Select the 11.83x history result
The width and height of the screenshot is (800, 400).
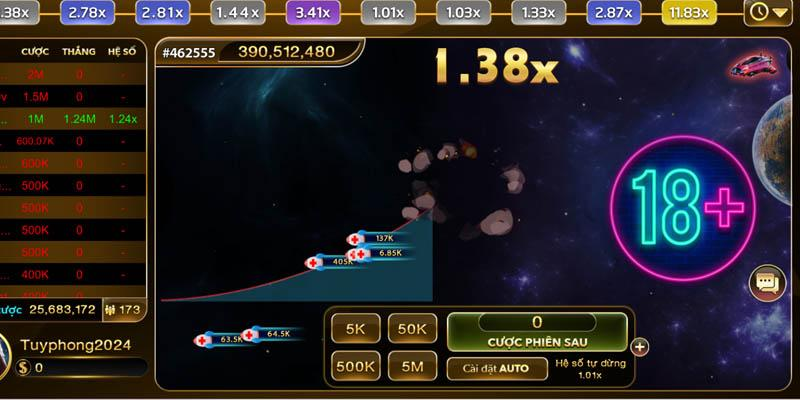(690, 12)
